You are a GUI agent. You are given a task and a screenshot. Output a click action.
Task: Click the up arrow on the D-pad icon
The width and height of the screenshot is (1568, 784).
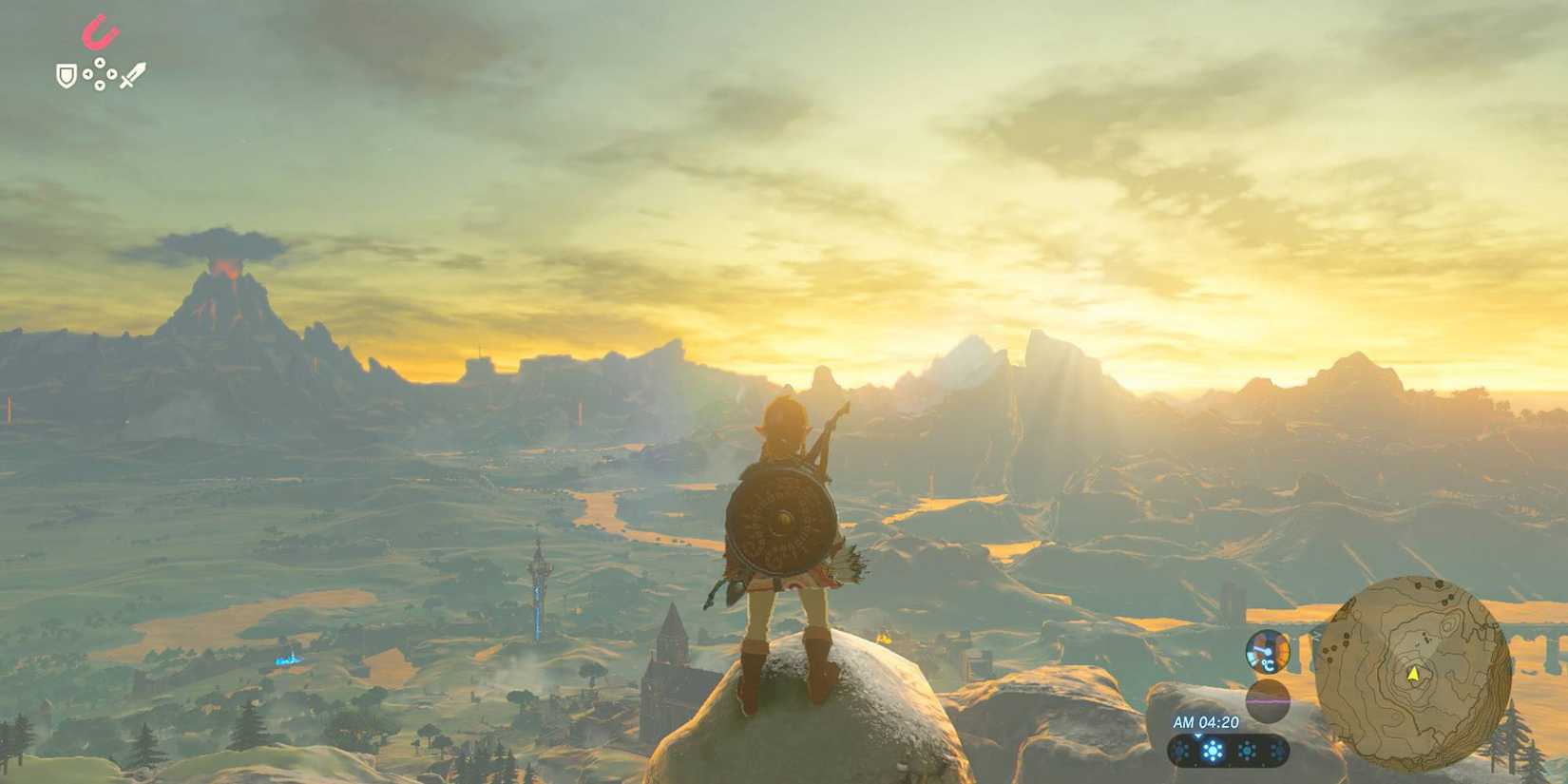coord(100,62)
